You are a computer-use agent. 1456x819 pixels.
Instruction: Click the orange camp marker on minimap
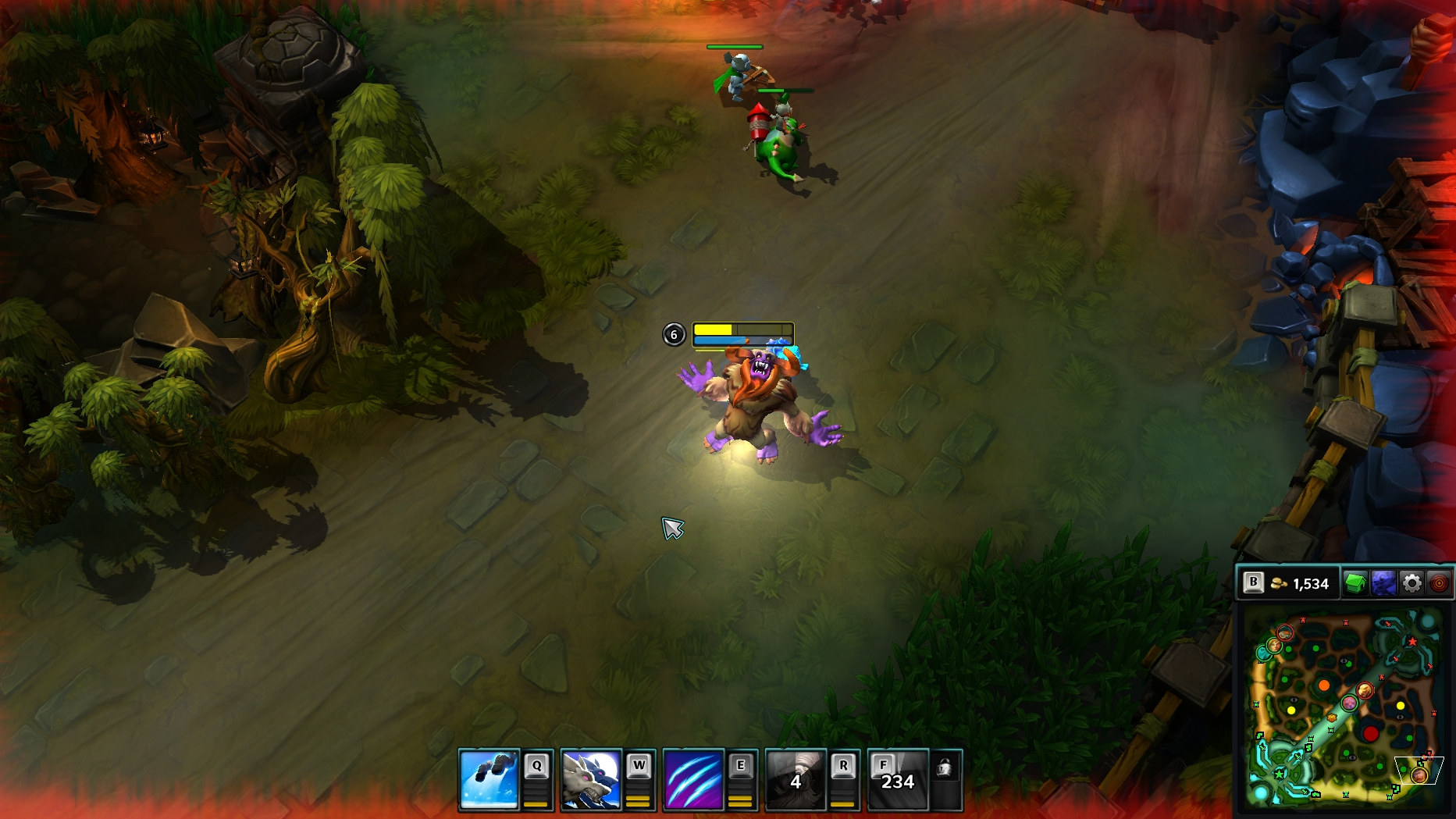[1324, 685]
